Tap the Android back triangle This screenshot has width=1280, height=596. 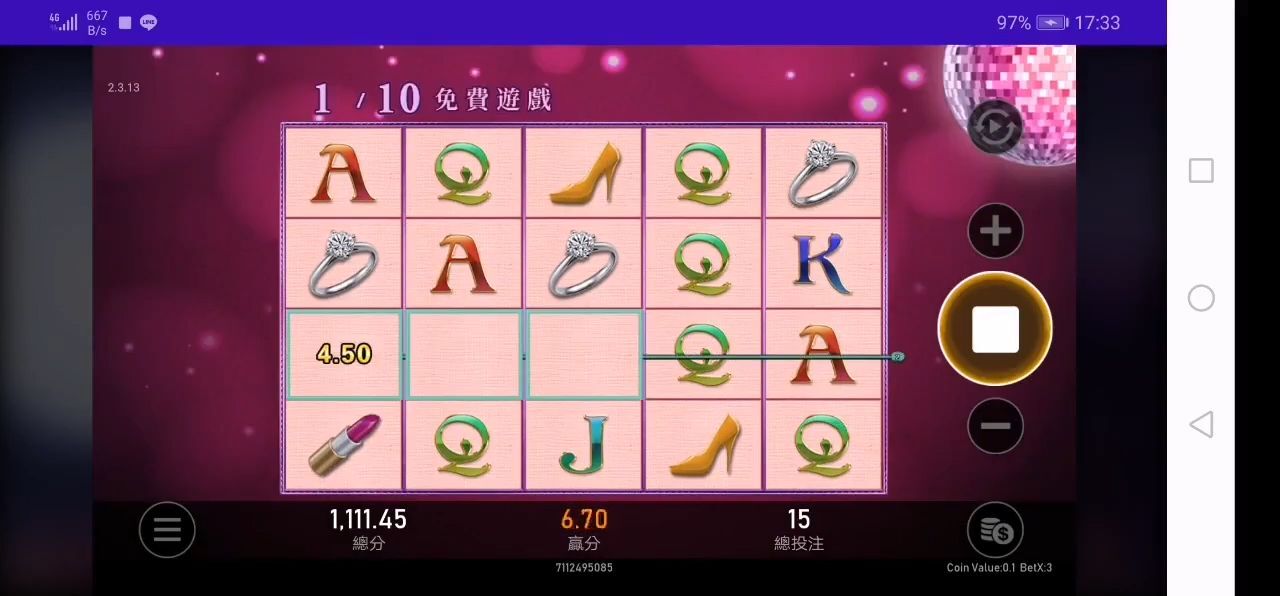tap(1201, 424)
